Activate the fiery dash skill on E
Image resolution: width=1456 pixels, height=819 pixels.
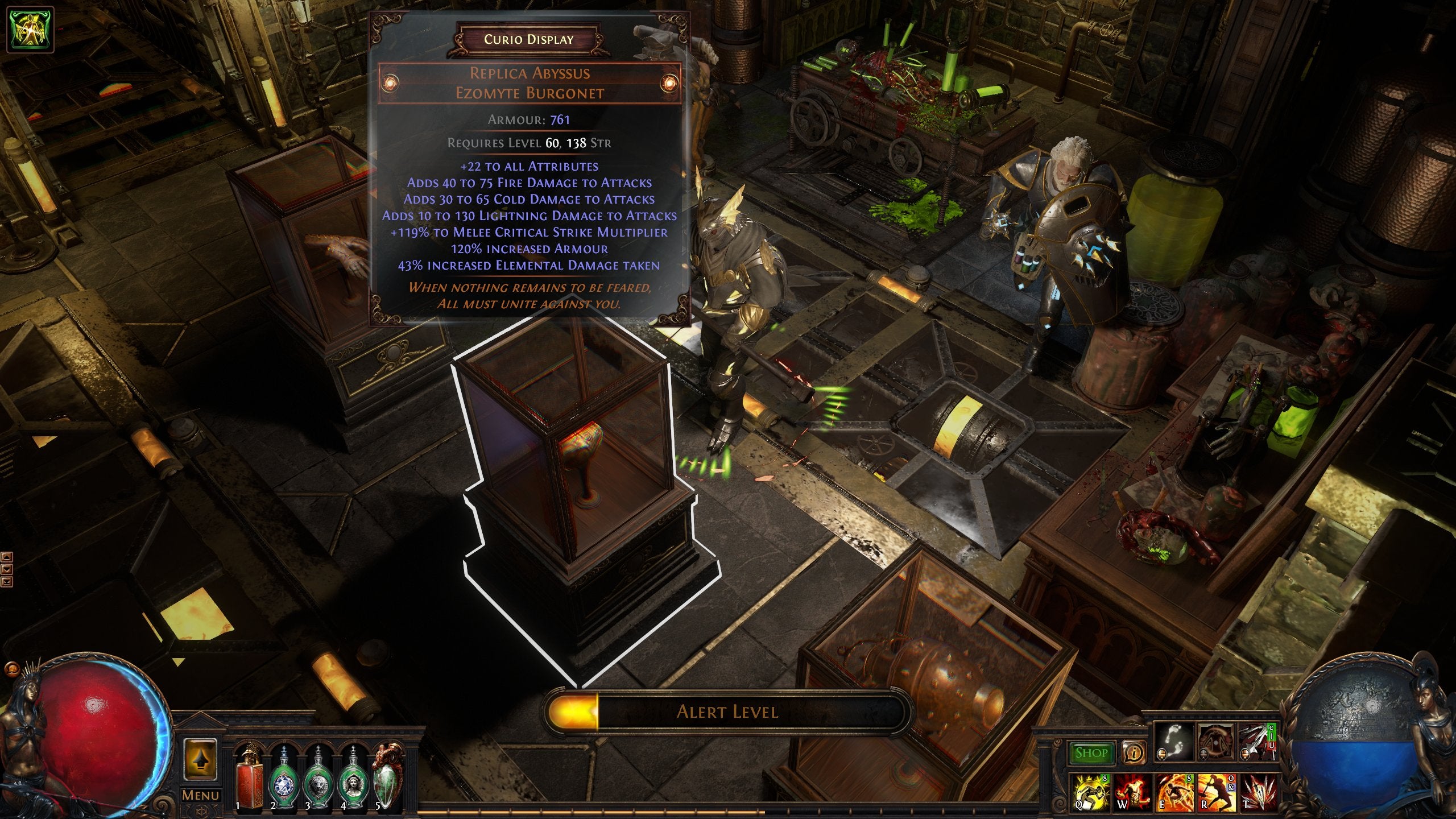pos(1174,793)
